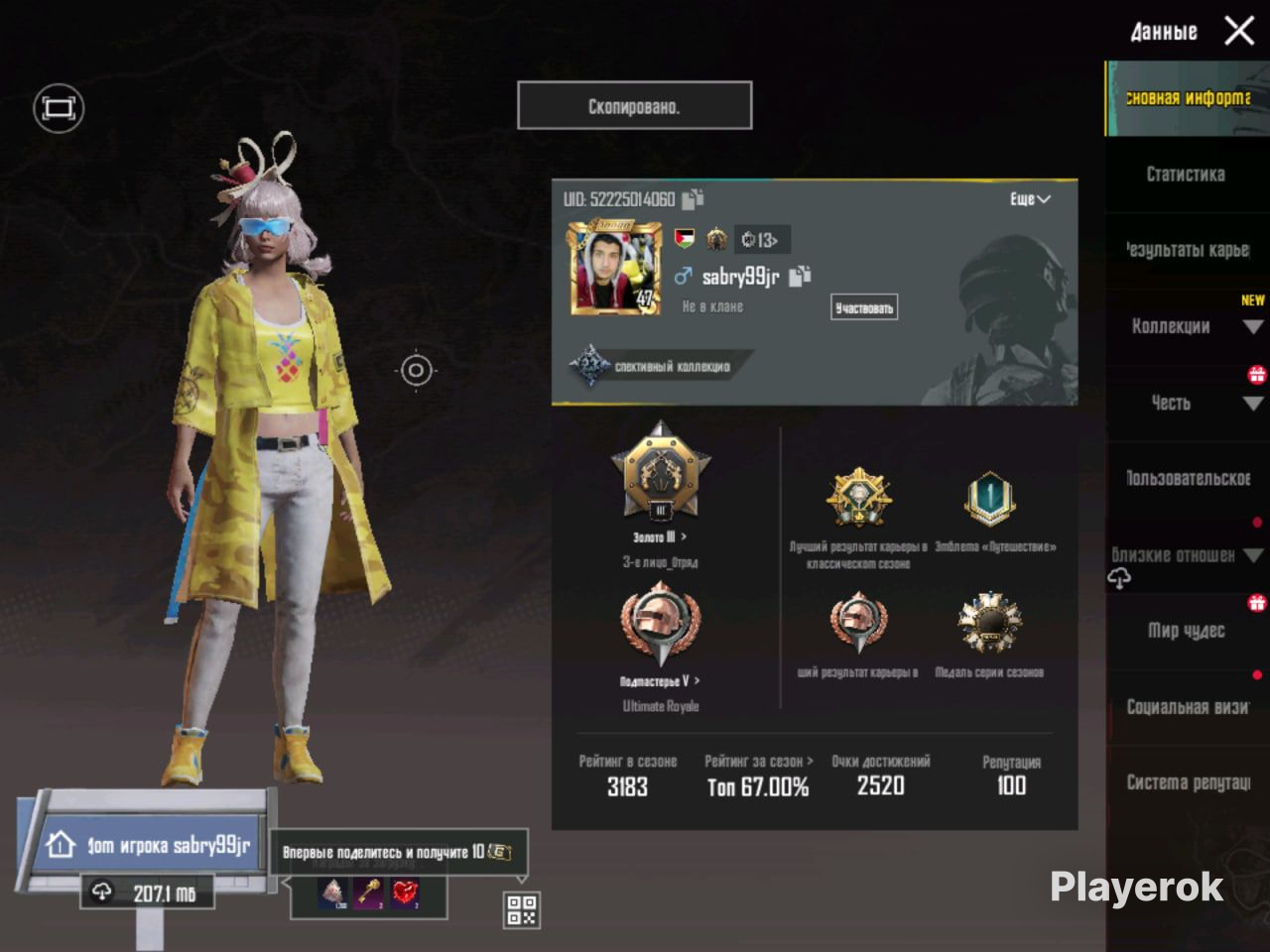The width and height of the screenshot is (1270, 952).
Task: Open the Результаты карьеры tab
Action: [x=1187, y=250]
